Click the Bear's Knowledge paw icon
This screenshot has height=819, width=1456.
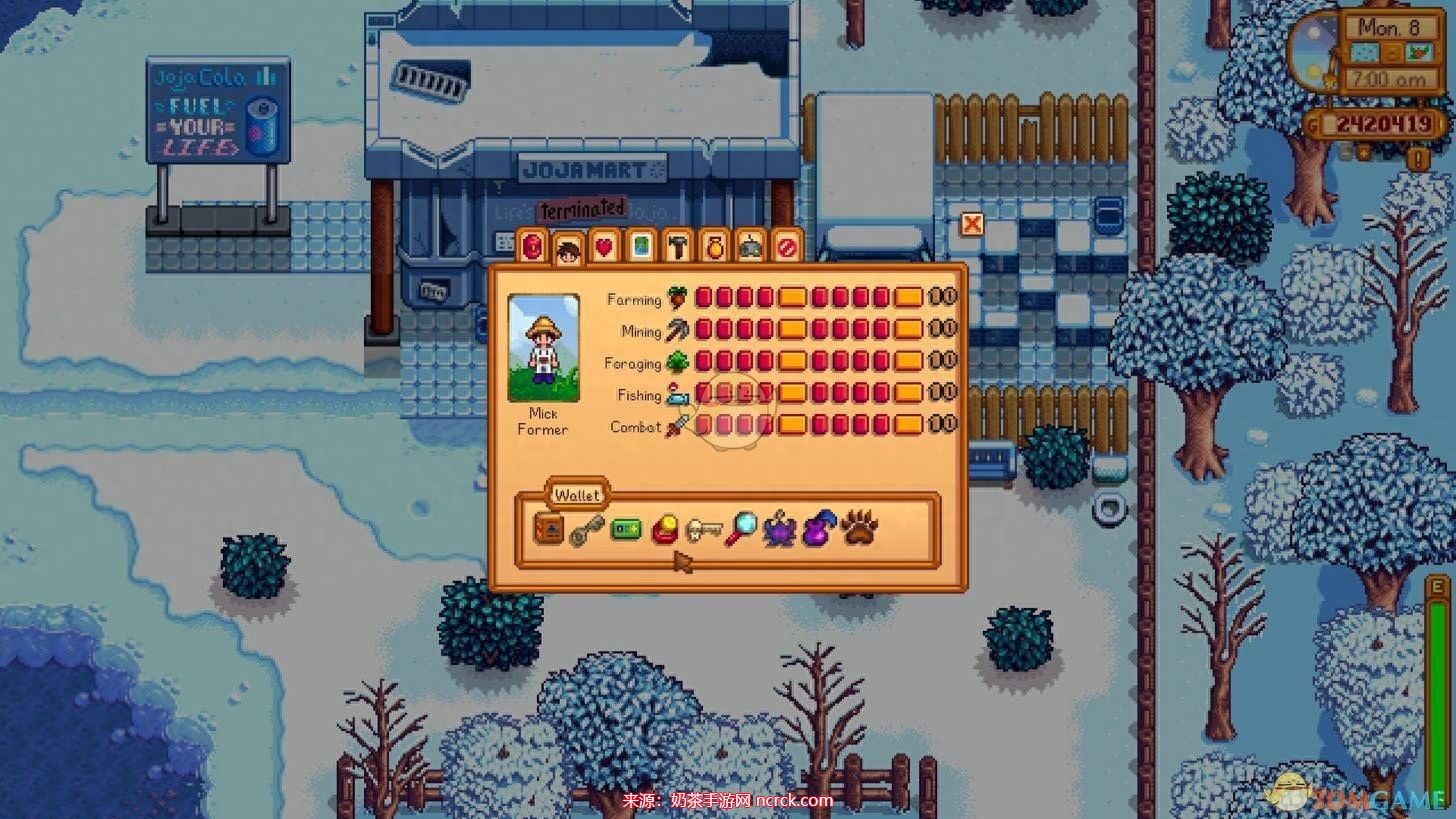[858, 528]
